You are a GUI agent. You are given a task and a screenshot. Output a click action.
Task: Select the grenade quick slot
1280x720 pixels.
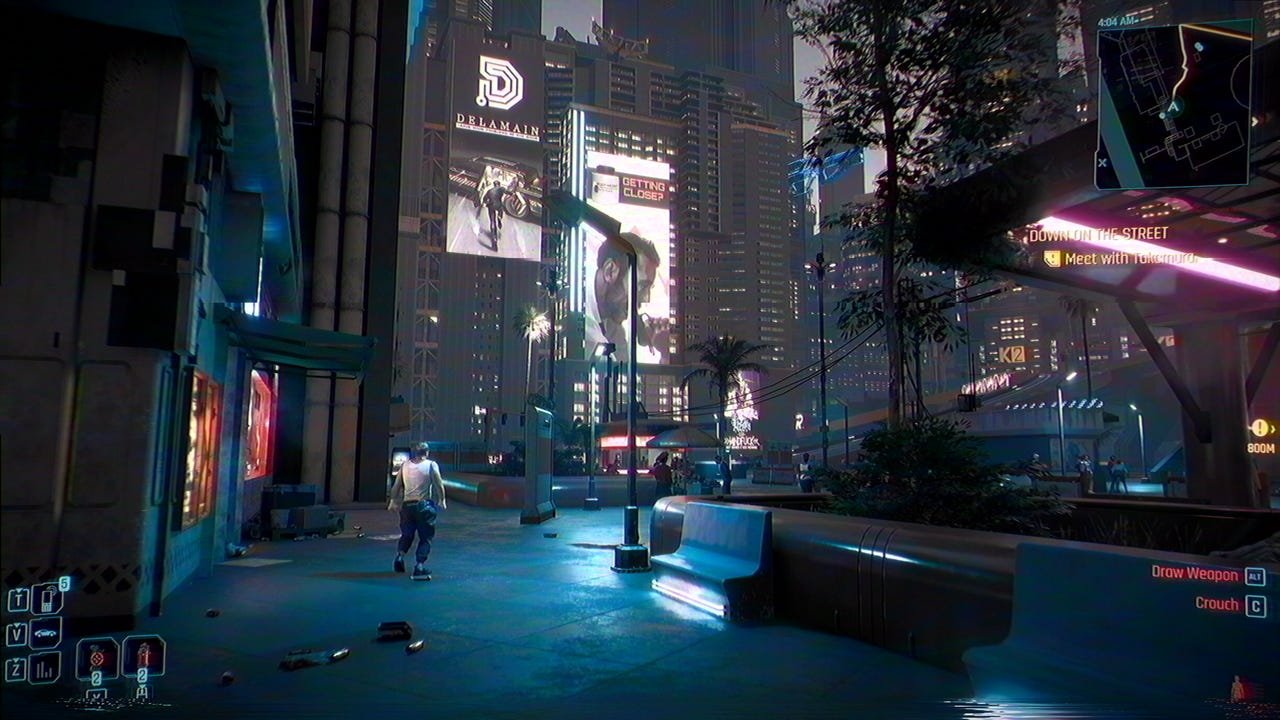coord(97,657)
